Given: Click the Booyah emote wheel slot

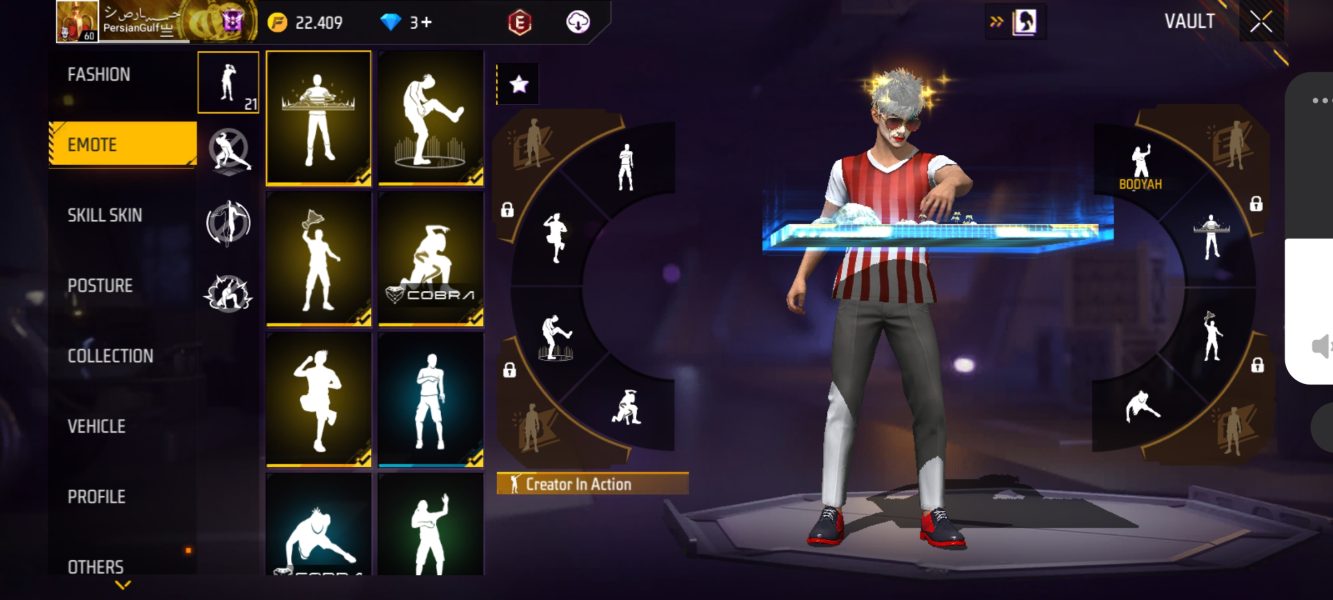Looking at the screenshot, I should [x=1139, y=166].
